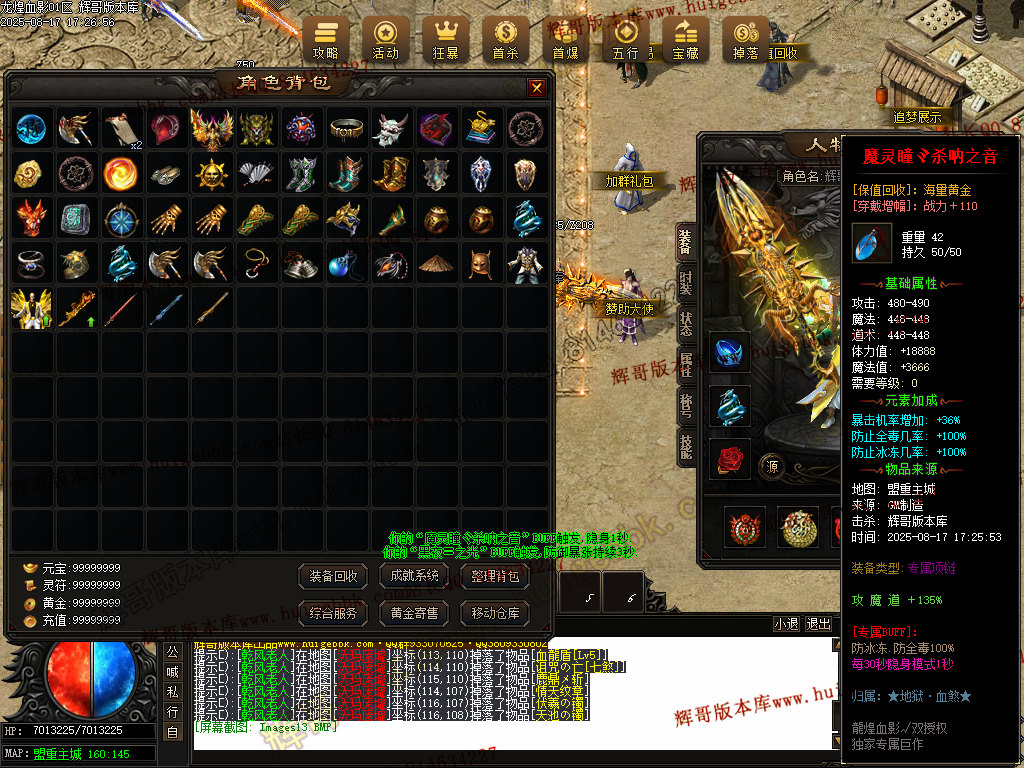
Task: Open the 宝藏 treasure menu
Action: (685, 40)
